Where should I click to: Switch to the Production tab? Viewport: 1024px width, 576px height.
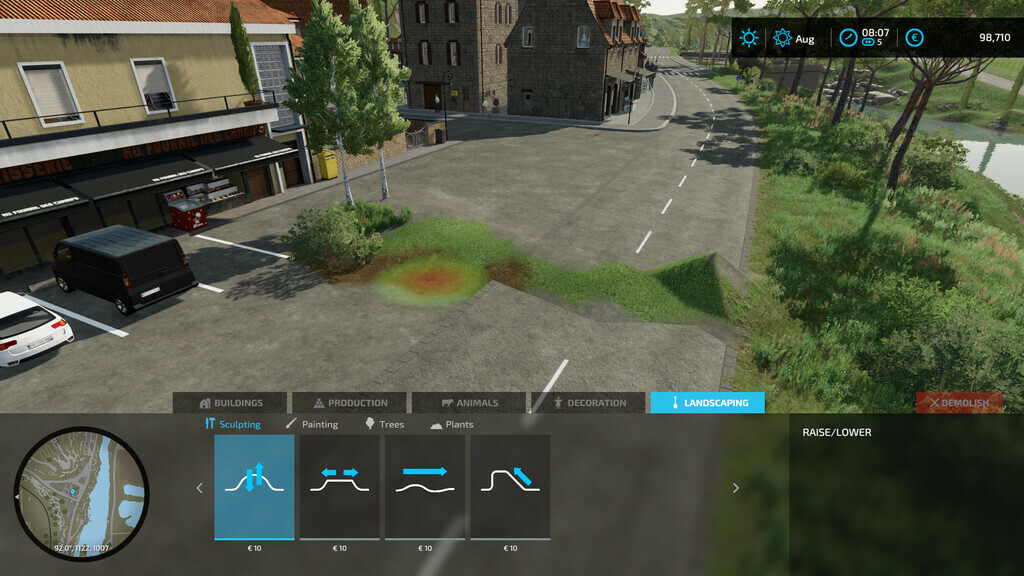pyautogui.click(x=350, y=403)
